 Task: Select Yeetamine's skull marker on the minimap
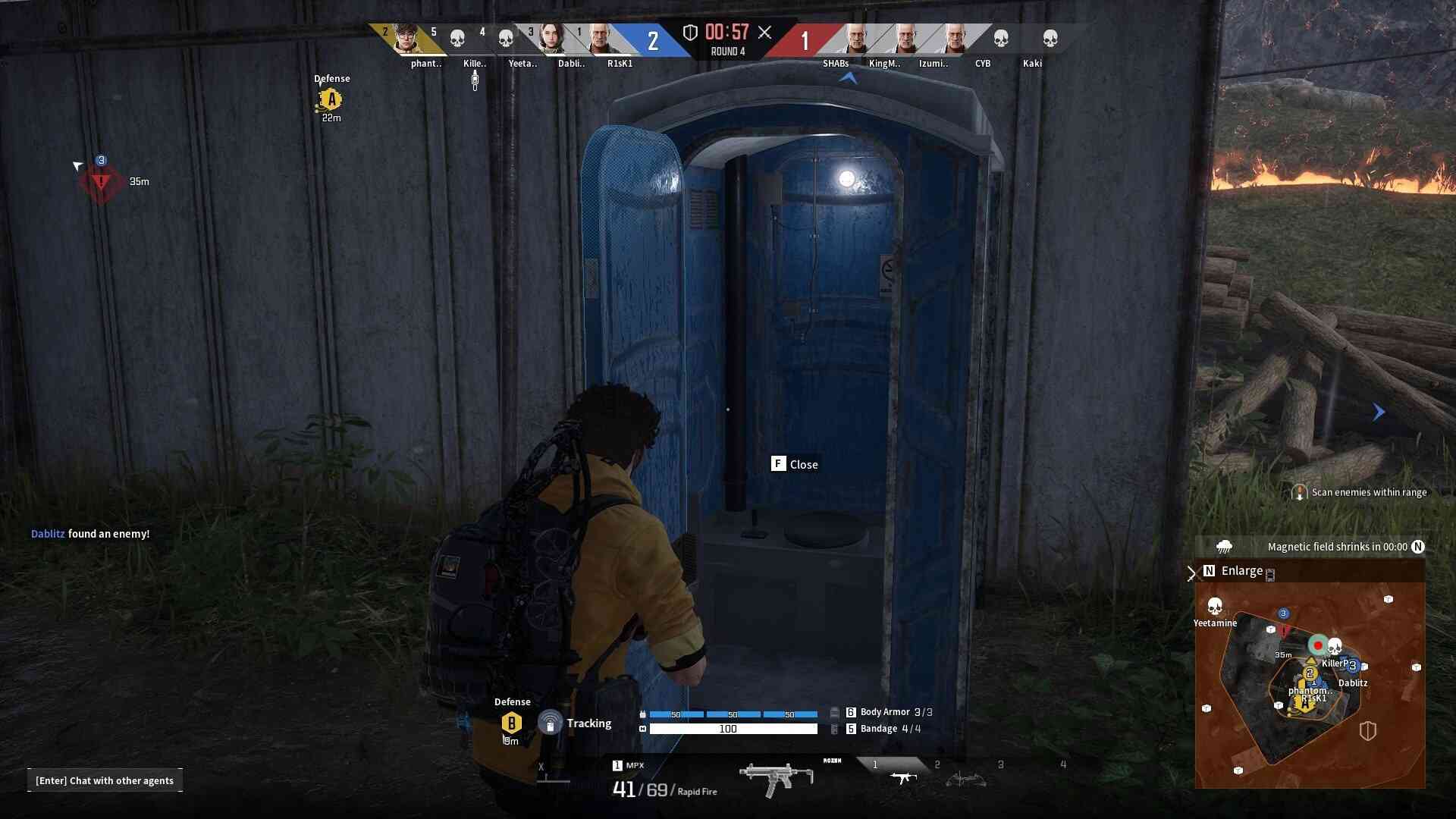coord(1215,607)
